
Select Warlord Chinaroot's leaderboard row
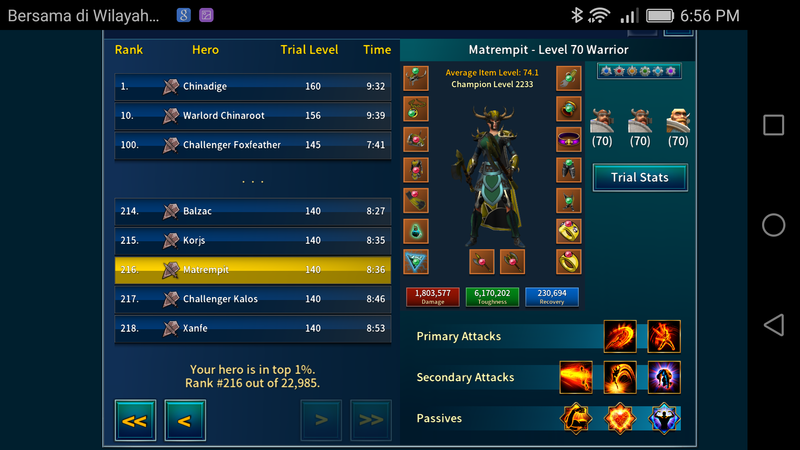point(251,116)
